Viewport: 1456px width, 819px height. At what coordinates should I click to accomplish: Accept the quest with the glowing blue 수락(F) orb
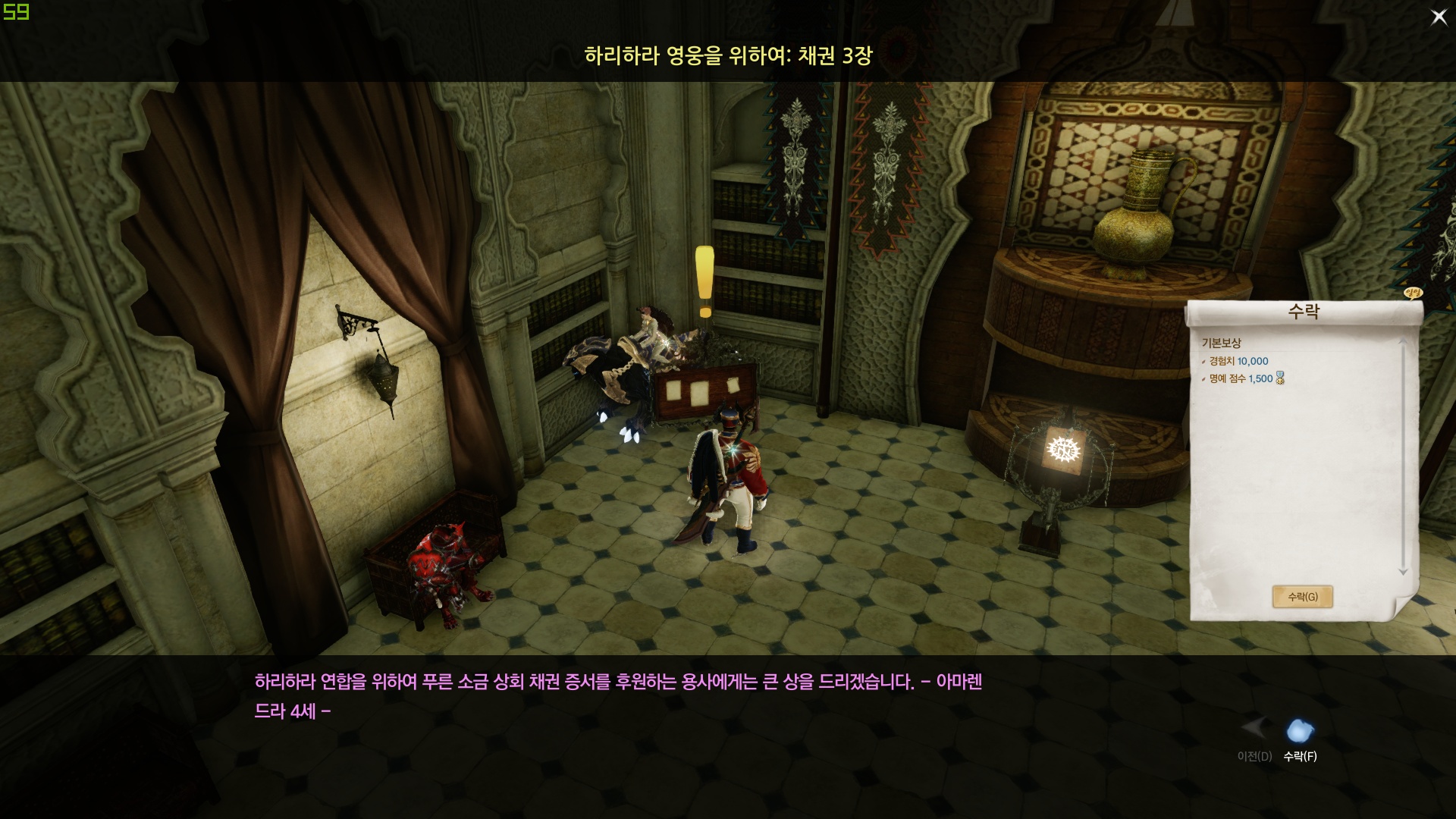tap(1300, 731)
